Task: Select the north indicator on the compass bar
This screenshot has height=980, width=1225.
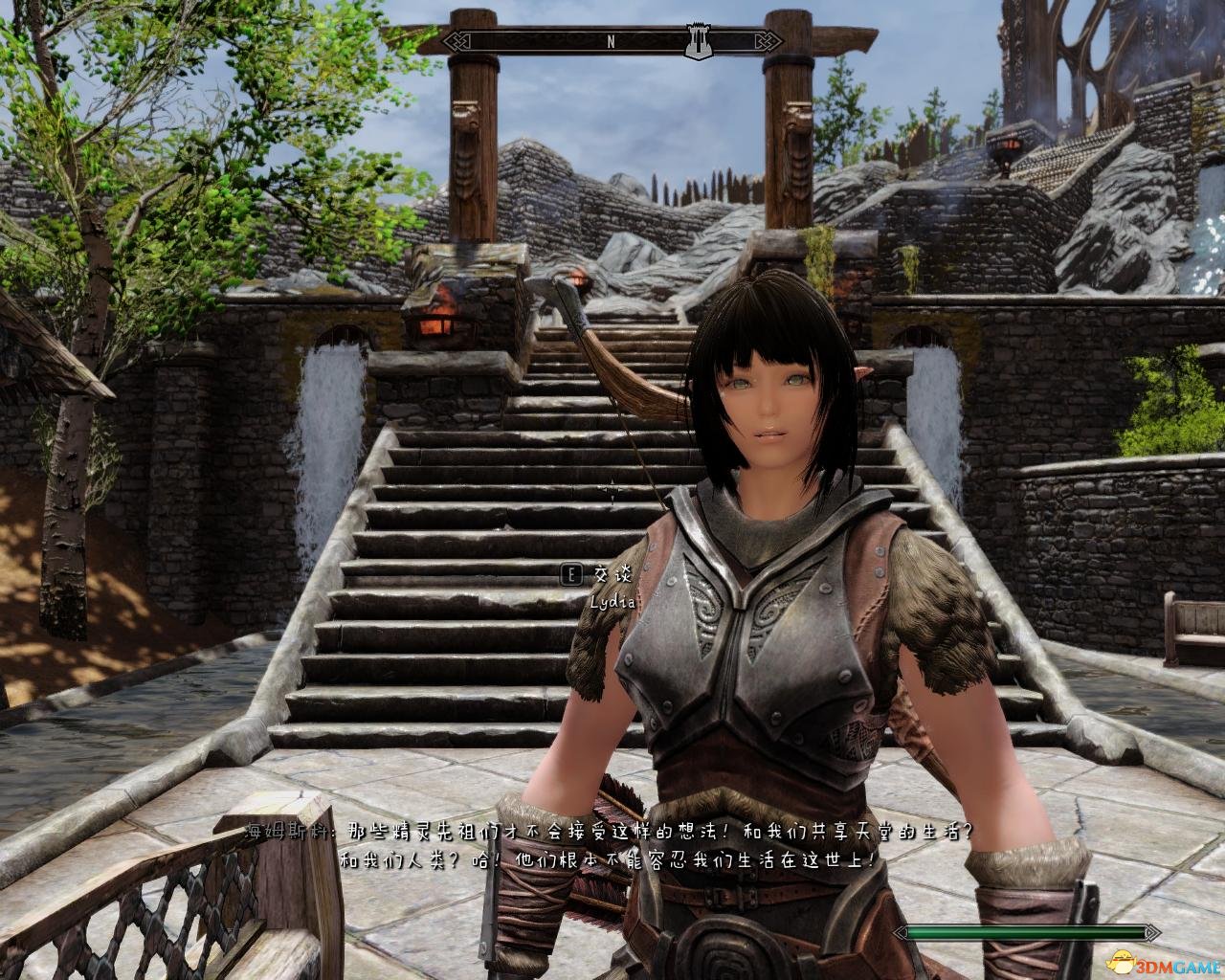Action: click(x=610, y=42)
